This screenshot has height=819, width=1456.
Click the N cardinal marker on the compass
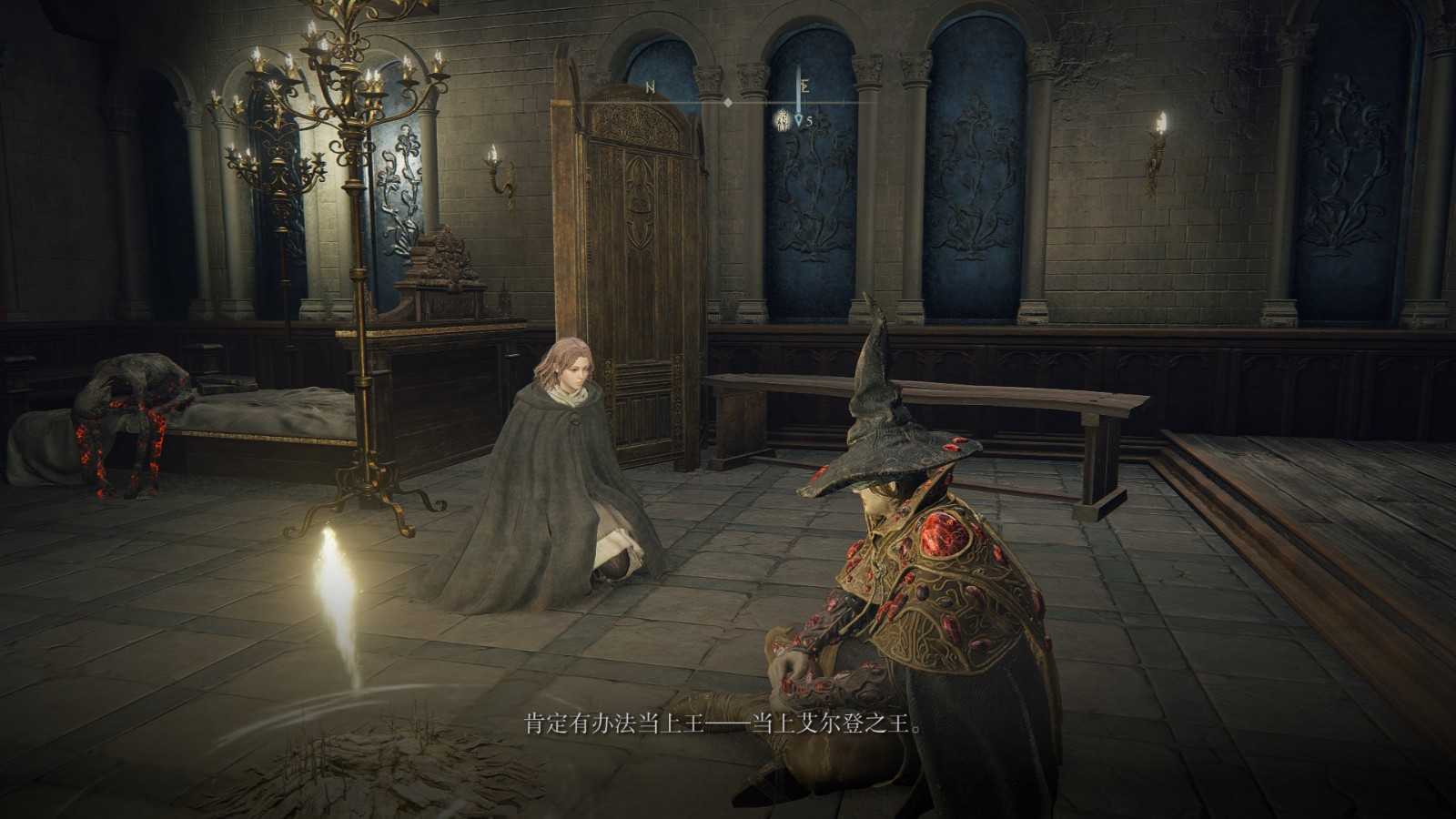[652, 87]
